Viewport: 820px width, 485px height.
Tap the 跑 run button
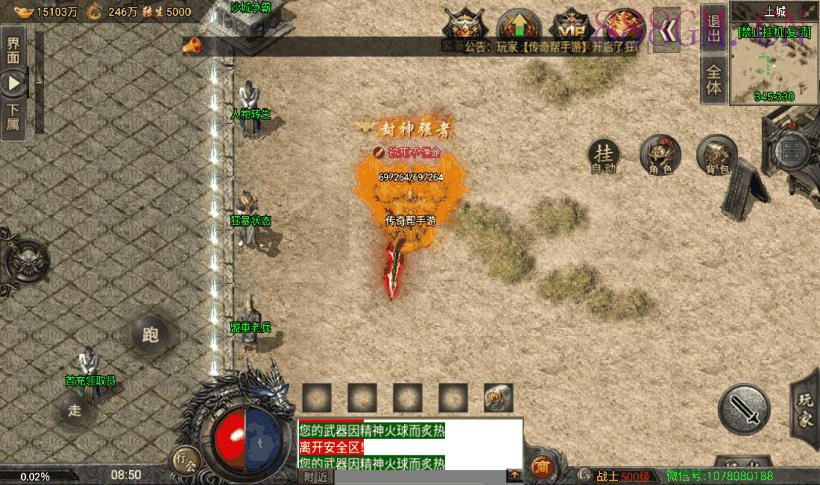click(x=153, y=335)
